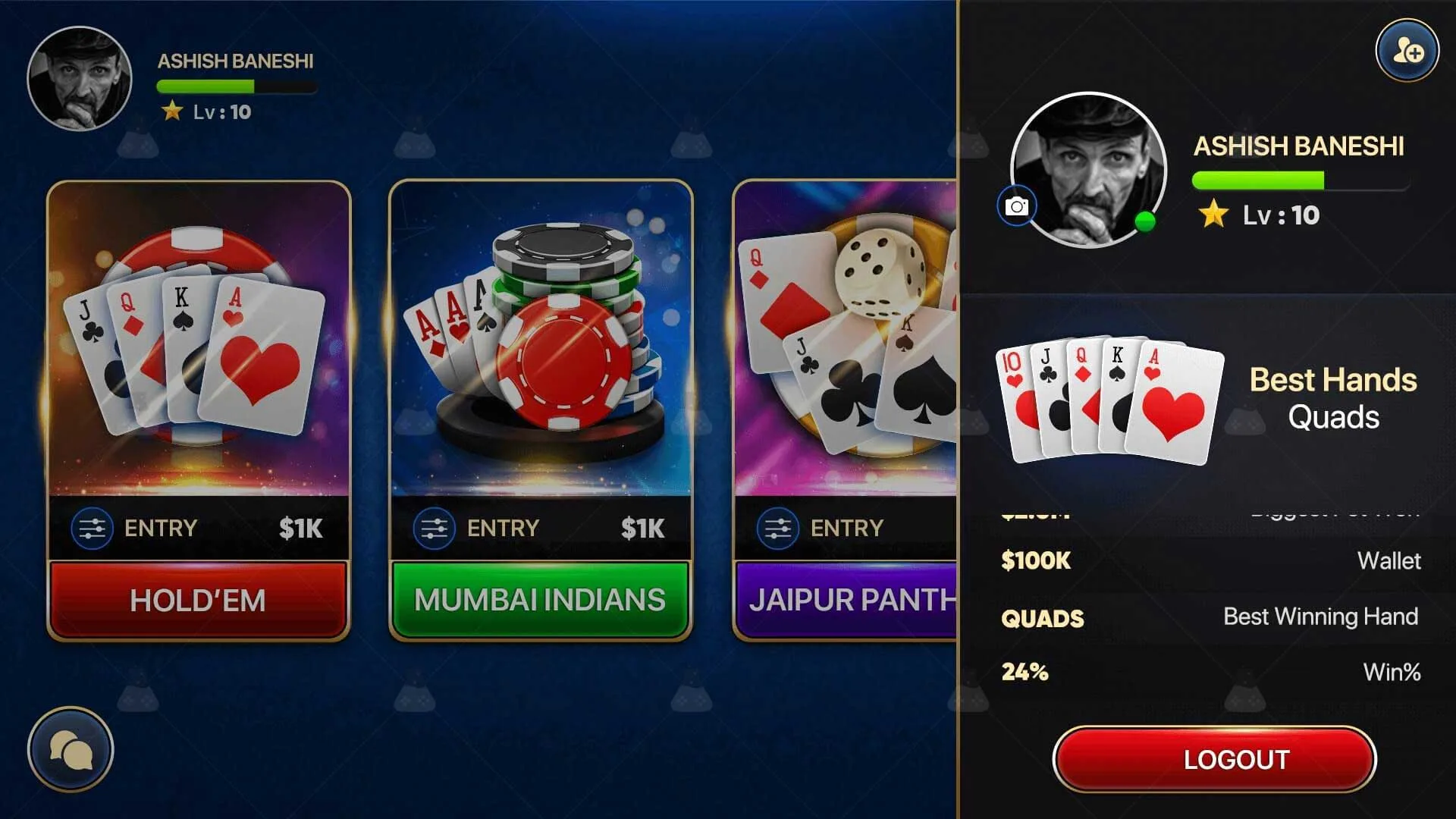Enter the HOLD'EM table
Image resolution: width=1456 pixels, height=819 pixels.
(x=198, y=599)
